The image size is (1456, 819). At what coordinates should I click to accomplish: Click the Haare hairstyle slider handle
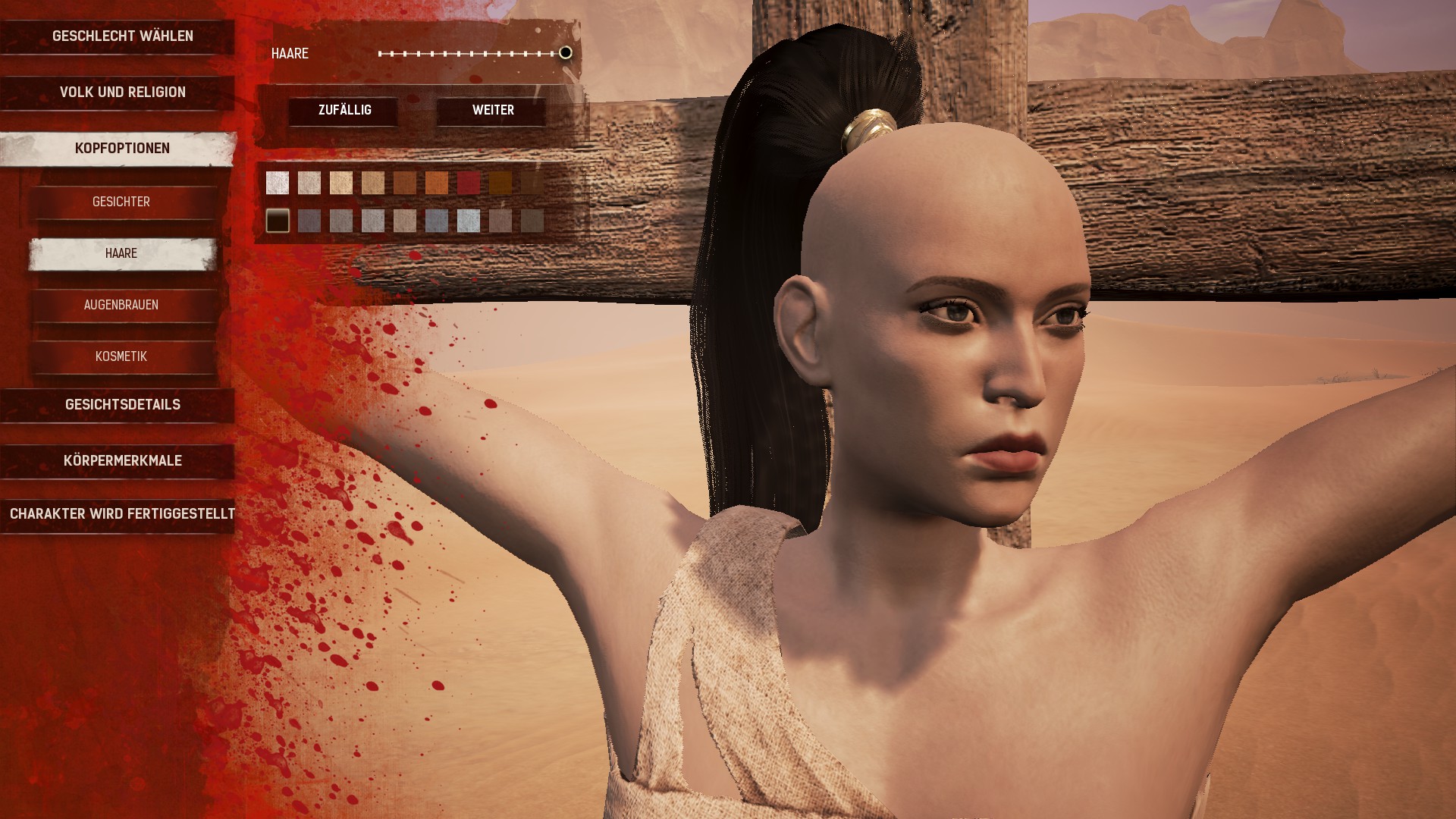pyautogui.click(x=565, y=53)
